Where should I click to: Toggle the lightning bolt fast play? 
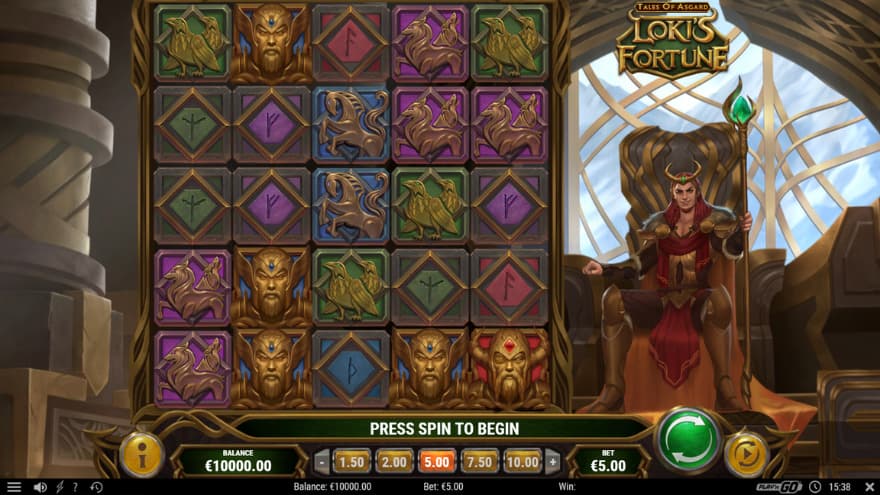(59, 487)
